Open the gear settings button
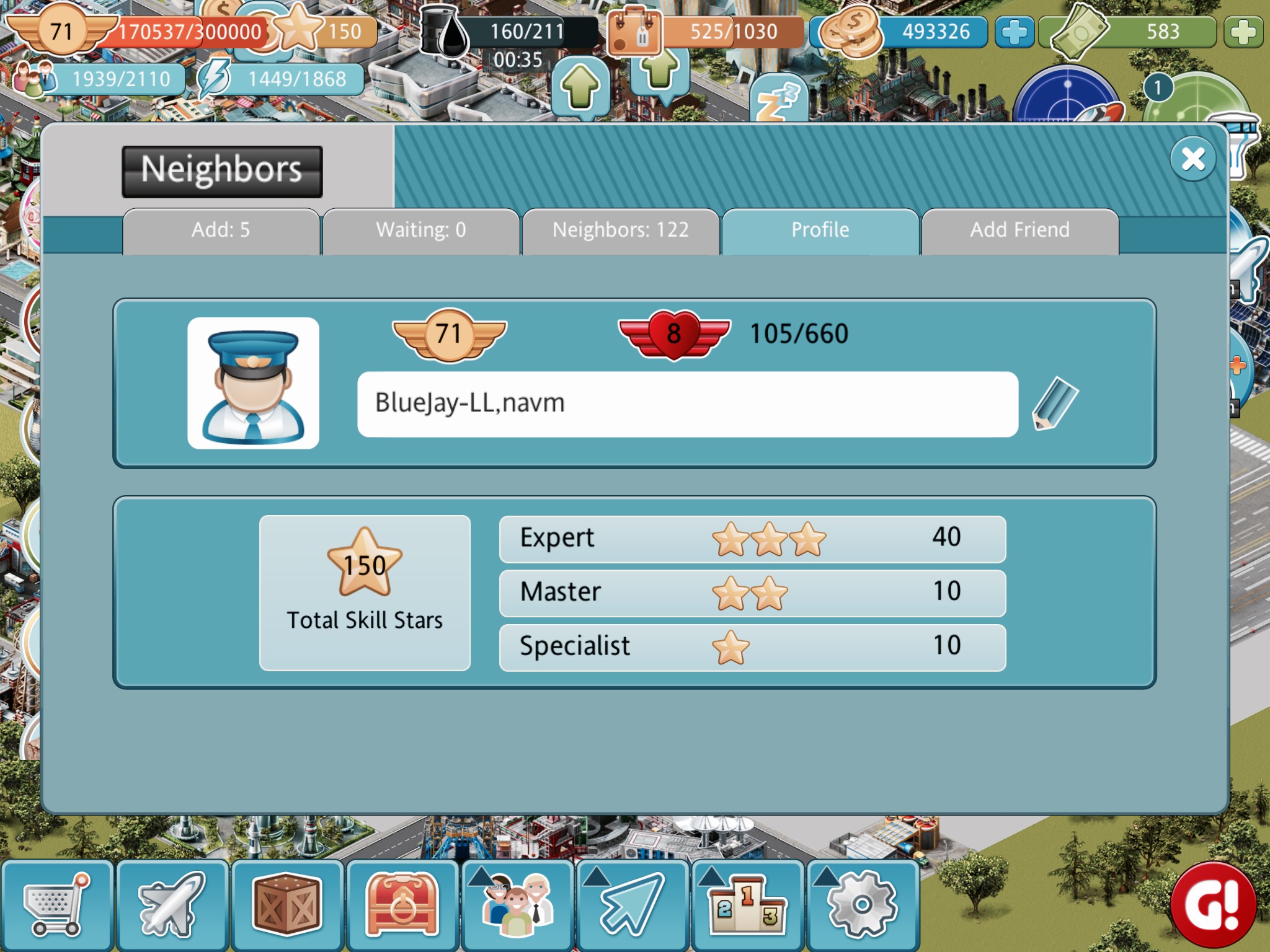1270x952 pixels. coord(863,905)
